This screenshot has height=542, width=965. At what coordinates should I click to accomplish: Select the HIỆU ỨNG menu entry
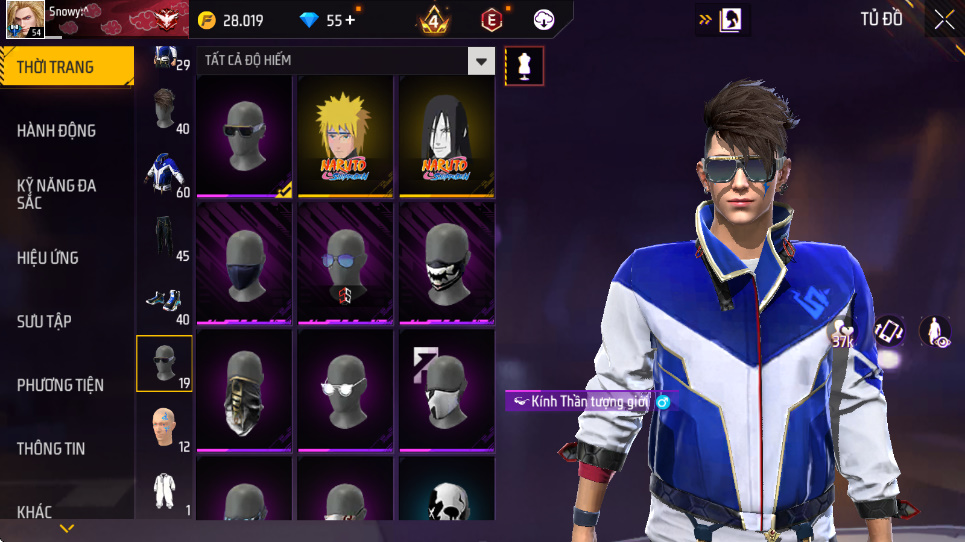point(48,258)
